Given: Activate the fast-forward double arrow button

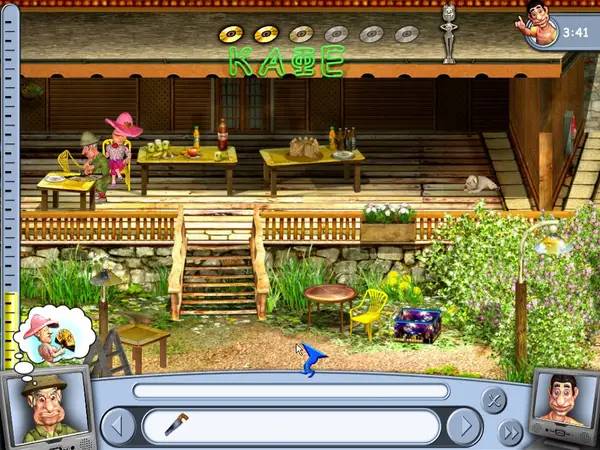Looking at the screenshot, I should (x=510, y=432).
